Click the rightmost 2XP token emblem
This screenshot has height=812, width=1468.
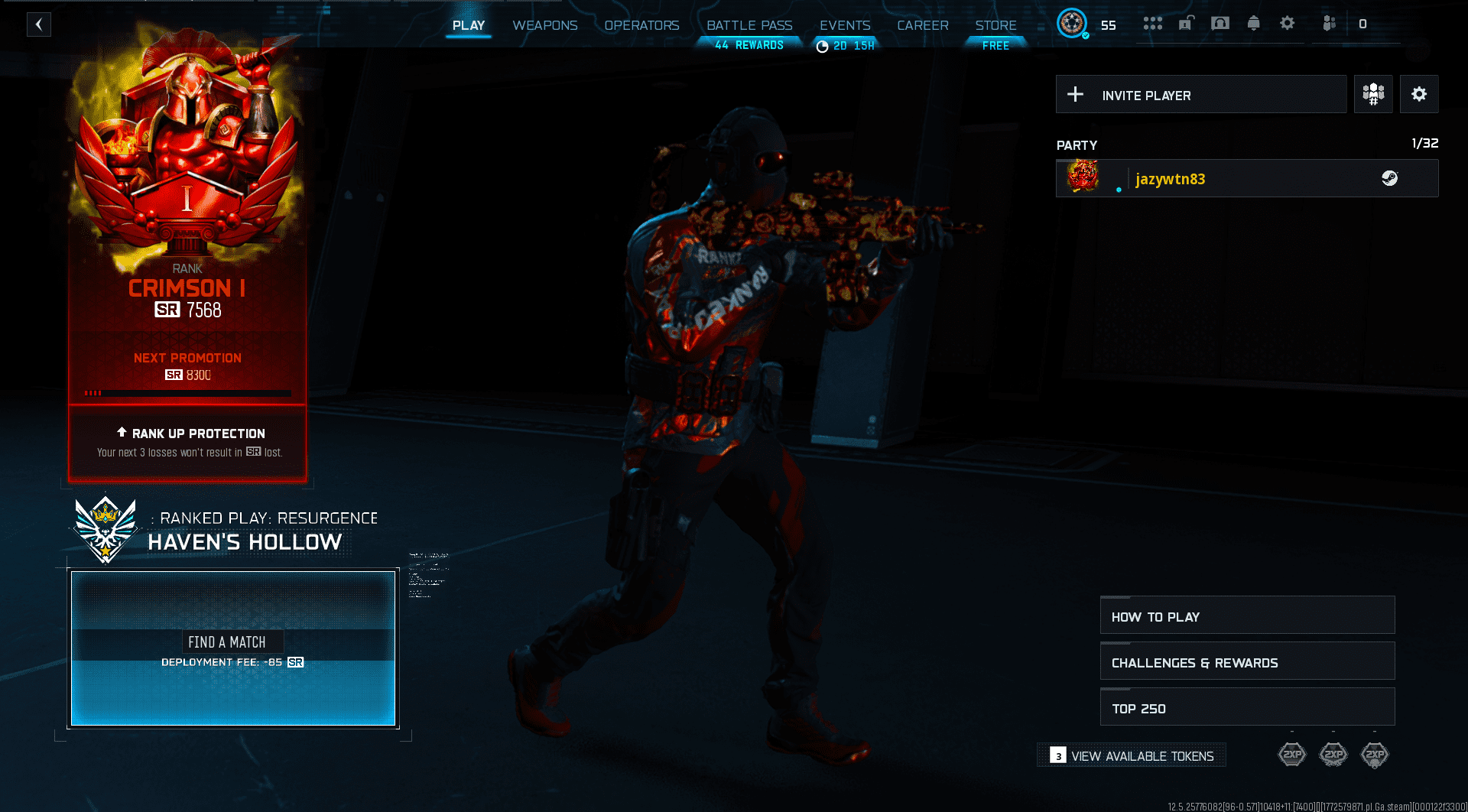tap(1375, 755)
